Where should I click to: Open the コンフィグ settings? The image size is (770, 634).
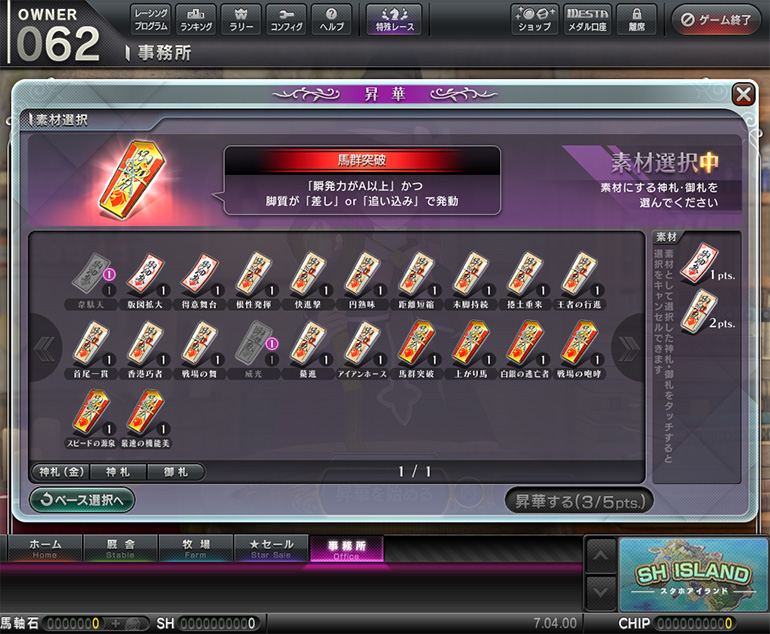click(x=287, y=19)
